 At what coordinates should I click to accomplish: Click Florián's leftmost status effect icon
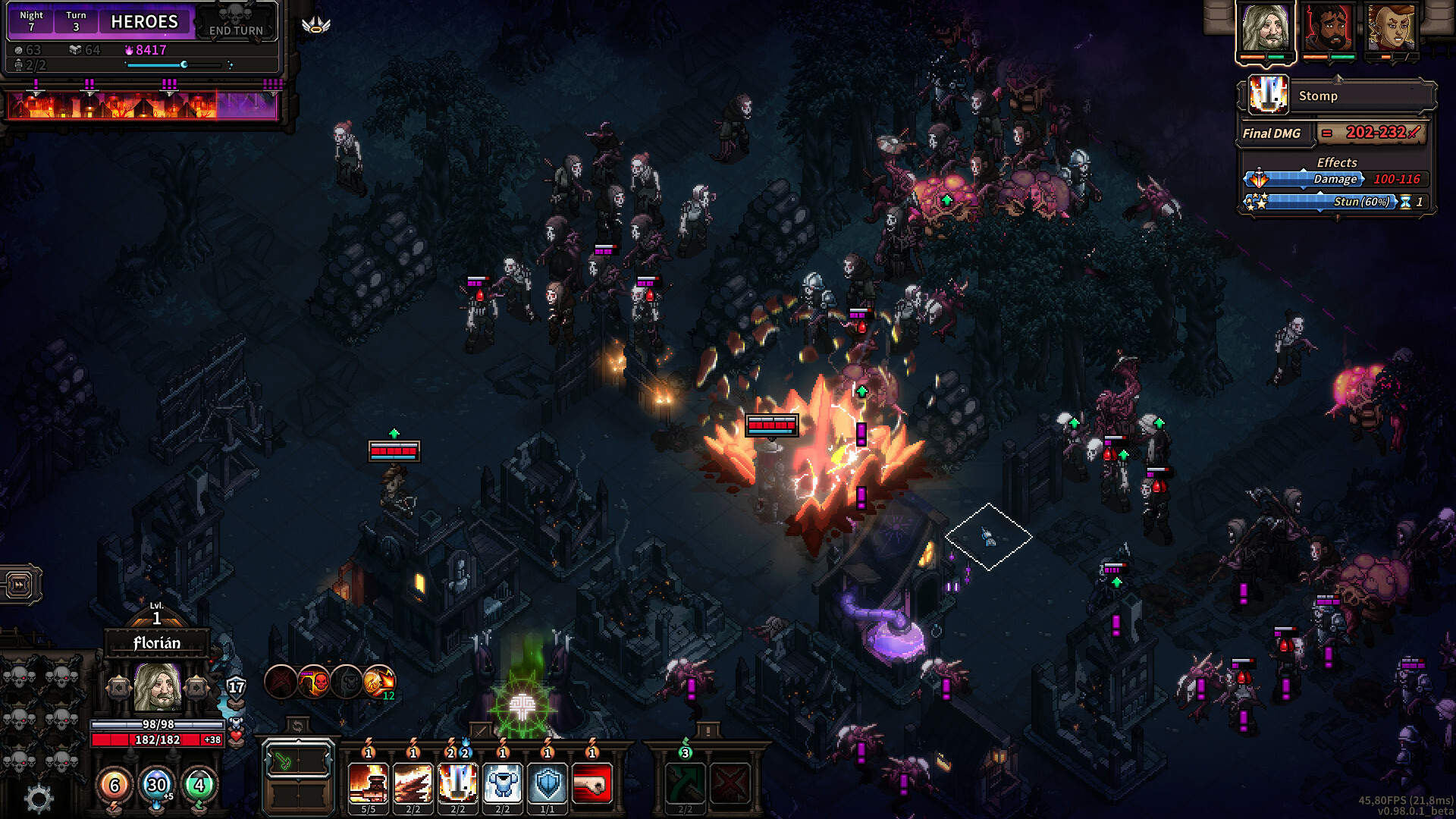(x=278, y=681)
